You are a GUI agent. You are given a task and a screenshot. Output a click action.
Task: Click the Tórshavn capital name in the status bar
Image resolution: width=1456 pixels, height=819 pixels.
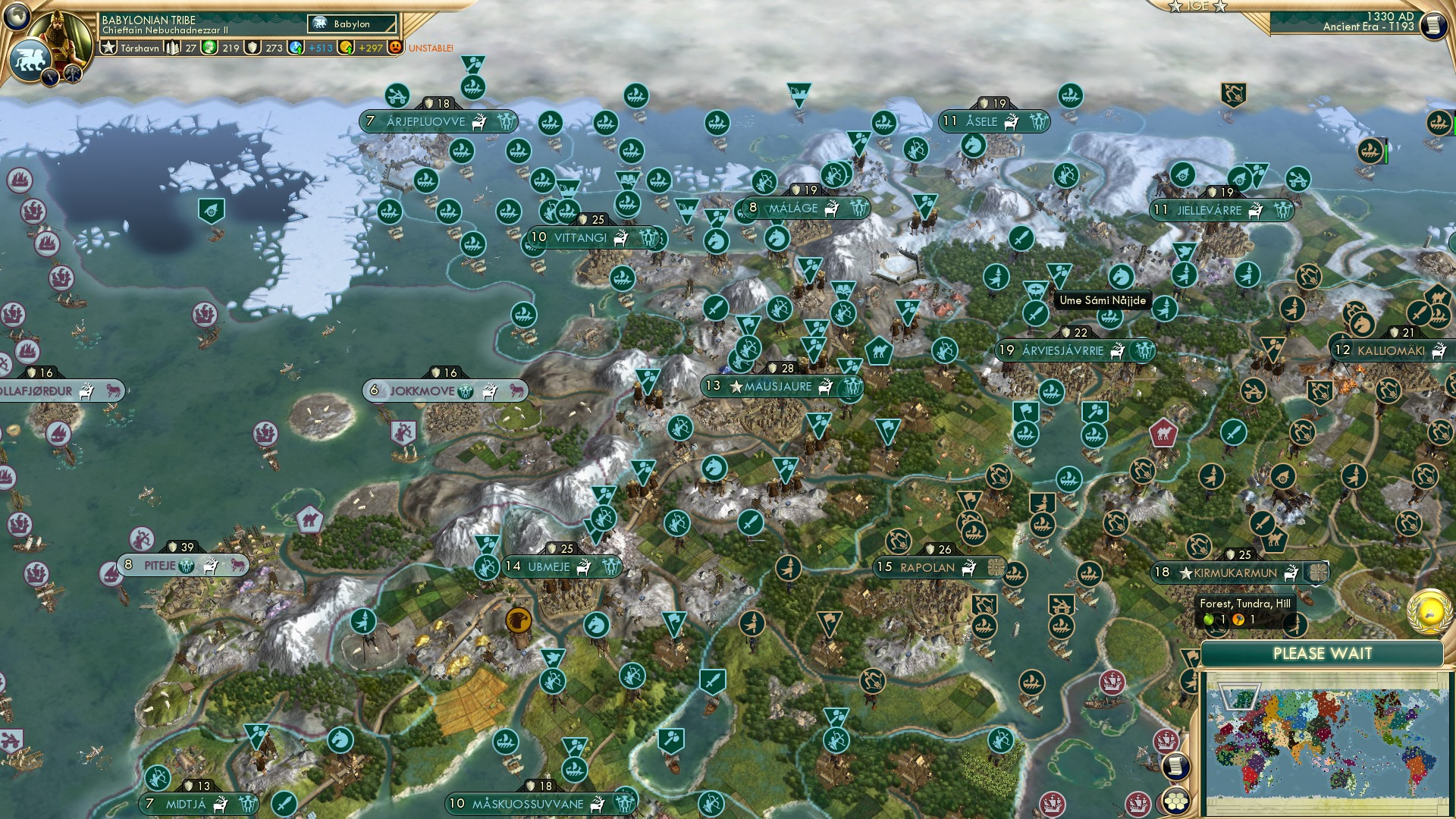140,49
